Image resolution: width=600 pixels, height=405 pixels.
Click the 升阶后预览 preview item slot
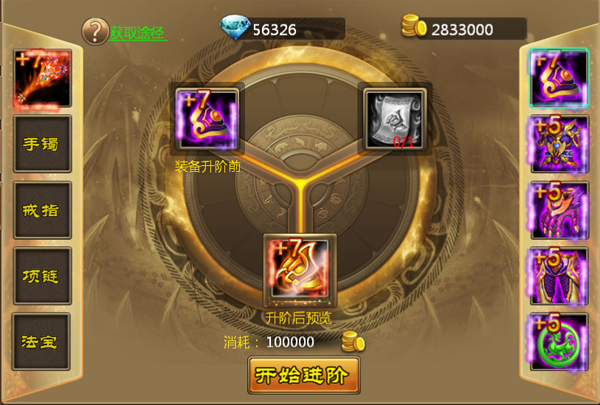tap(298, 270)
